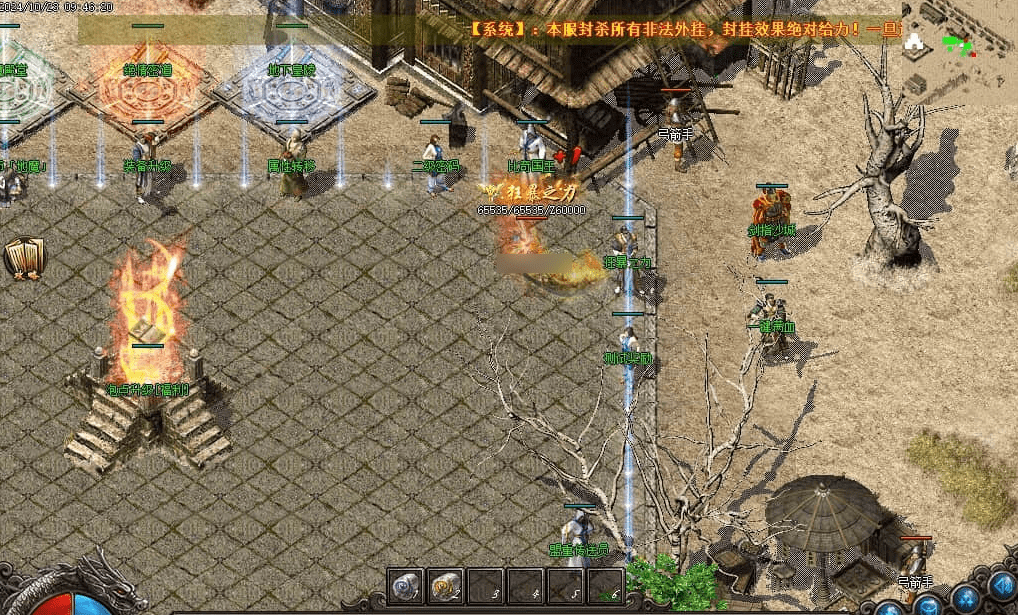Select the empty hotbar slot numbered 3

pos(486,586)
